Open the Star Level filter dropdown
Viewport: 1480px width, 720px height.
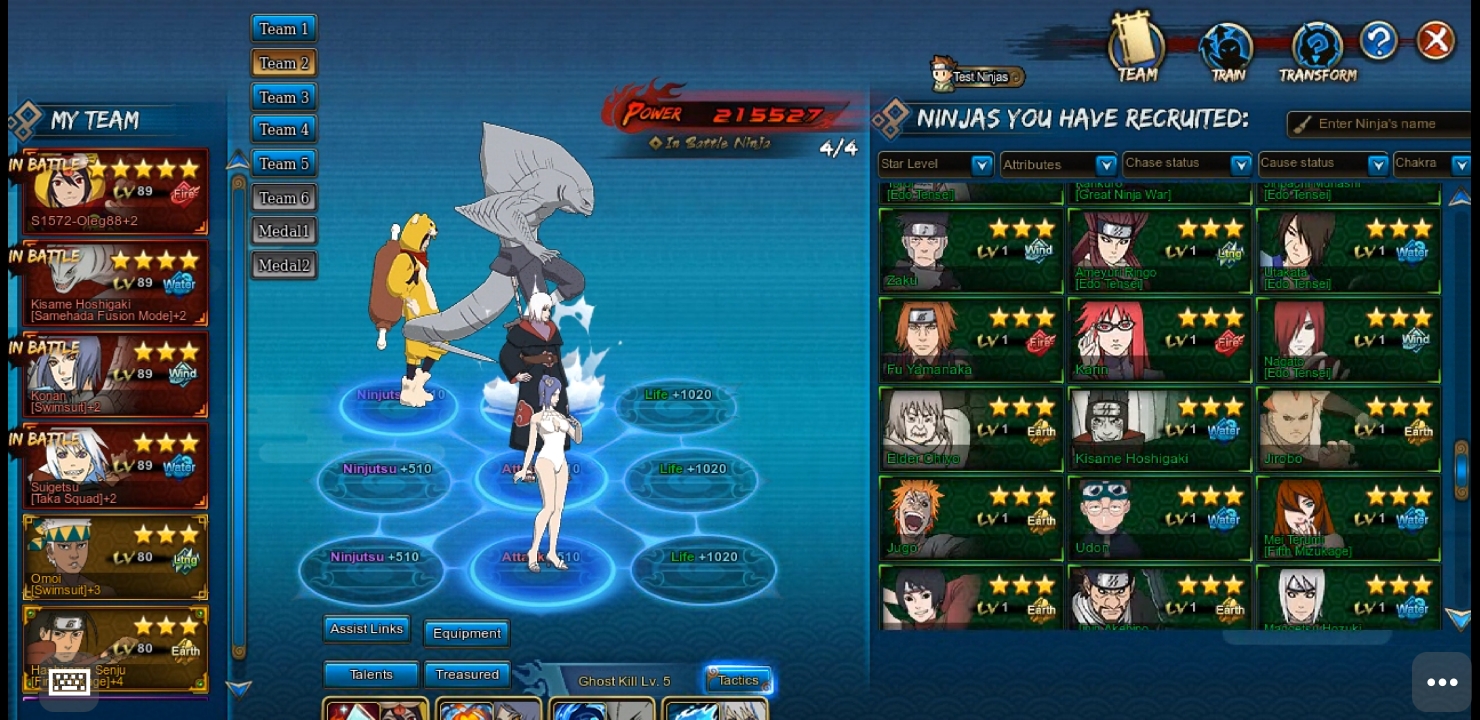click(936, 164)
